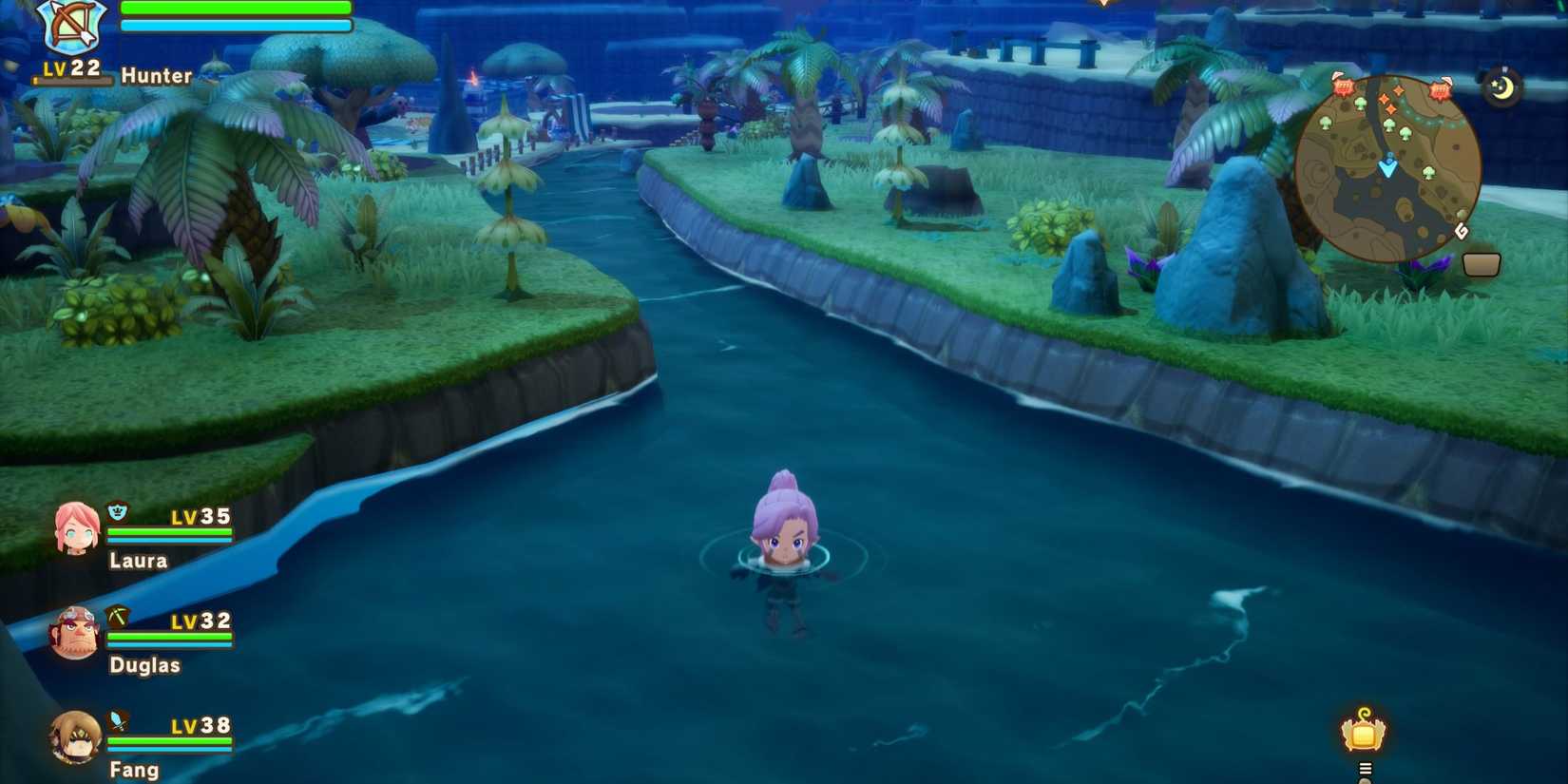Open Laura's Paladin job badge icon
The image size is (1568, 784).
pyautogui.click(x=116, y=510)
